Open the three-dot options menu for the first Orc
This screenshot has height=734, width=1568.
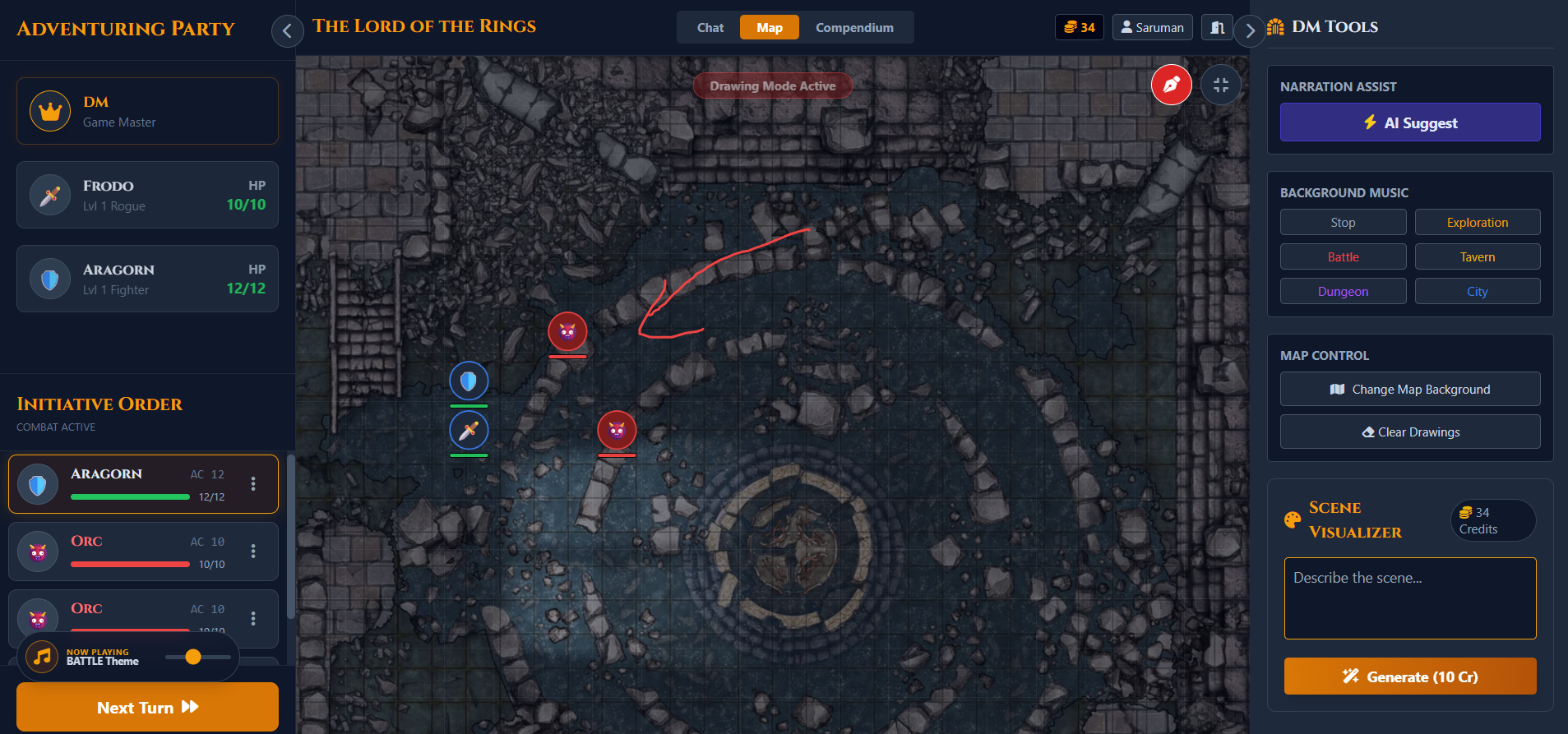252,552
